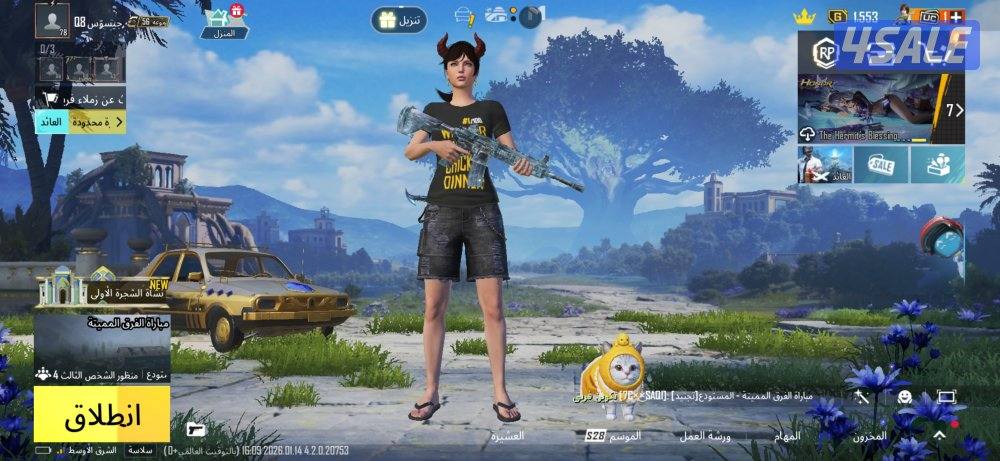Open the emote smiley face icon
This screenshot has height=461, width=1000.
(x=904, y=397)
